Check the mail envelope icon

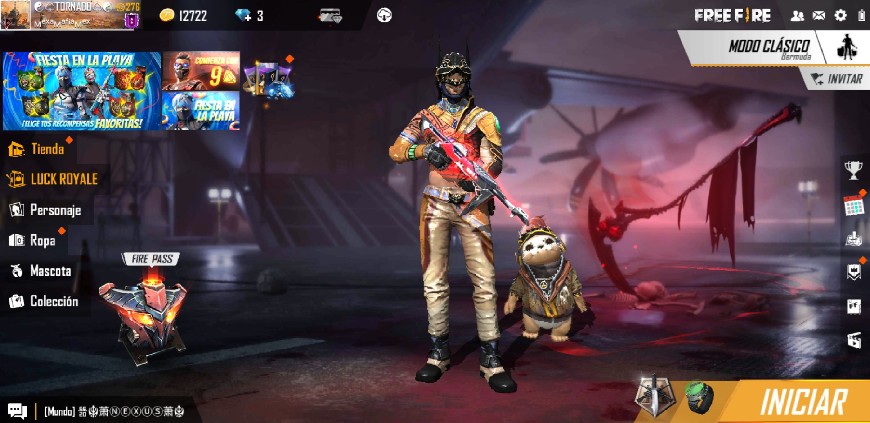coord(819,15)
